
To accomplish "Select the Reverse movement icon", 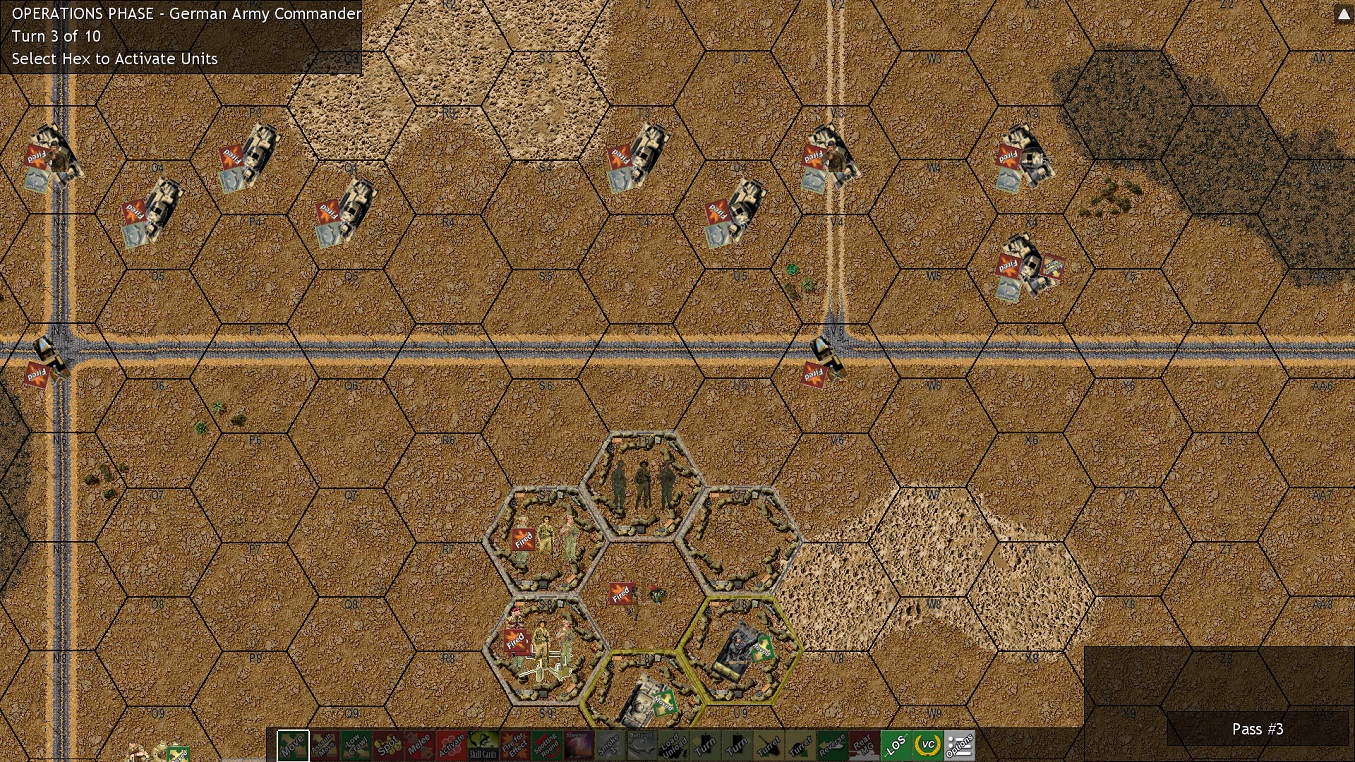I will point(832,746).
